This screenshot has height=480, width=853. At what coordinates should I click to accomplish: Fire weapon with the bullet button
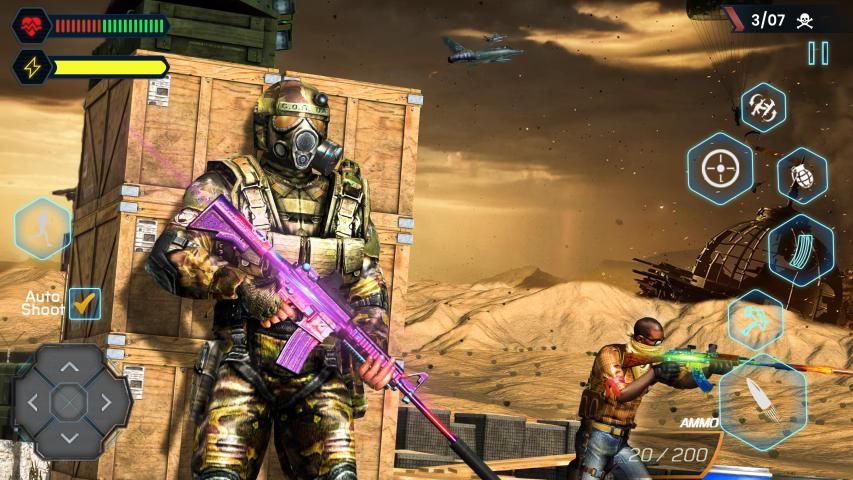(763, 401)
